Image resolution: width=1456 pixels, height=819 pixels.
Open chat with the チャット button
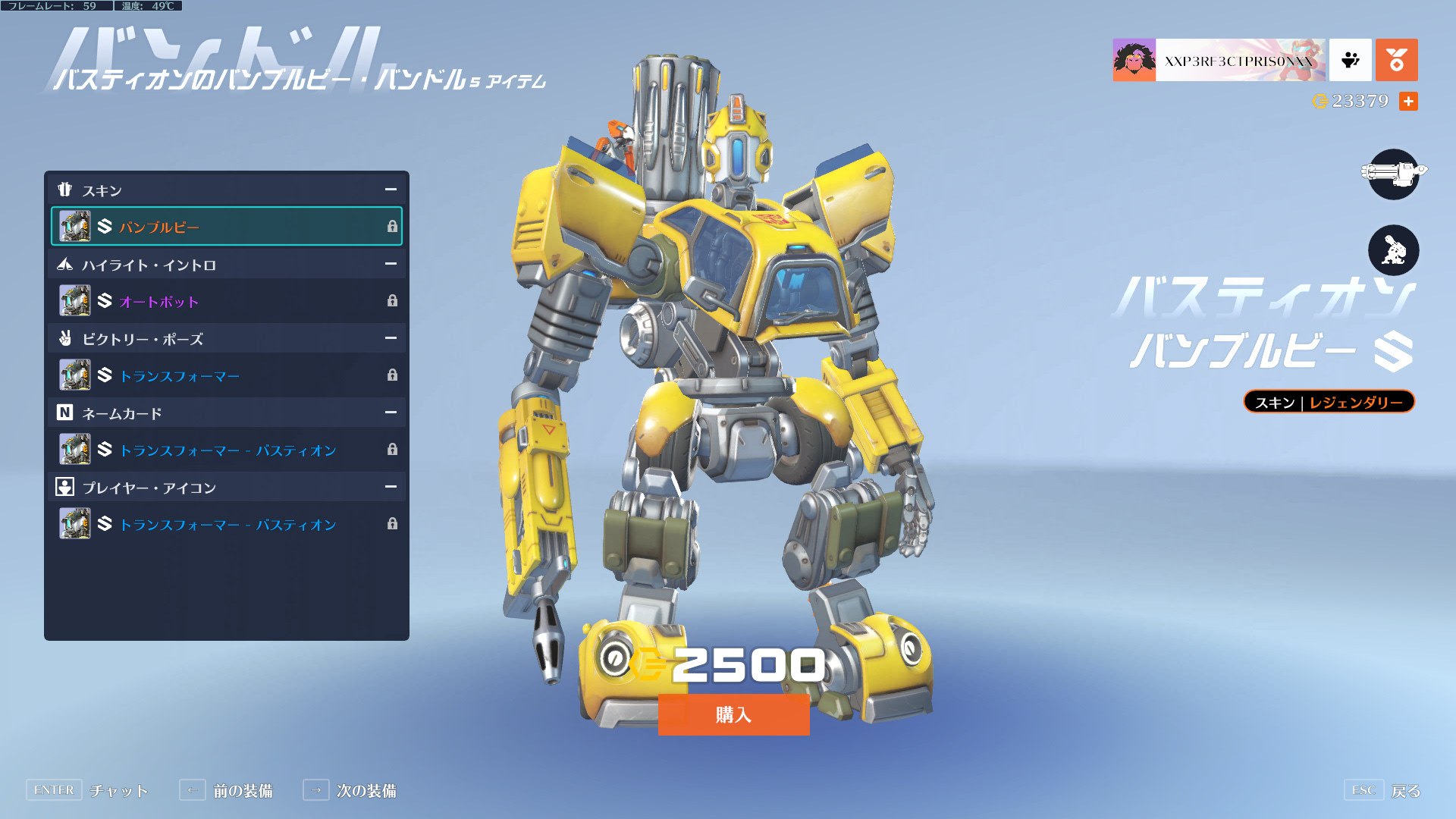coord(87,790)
